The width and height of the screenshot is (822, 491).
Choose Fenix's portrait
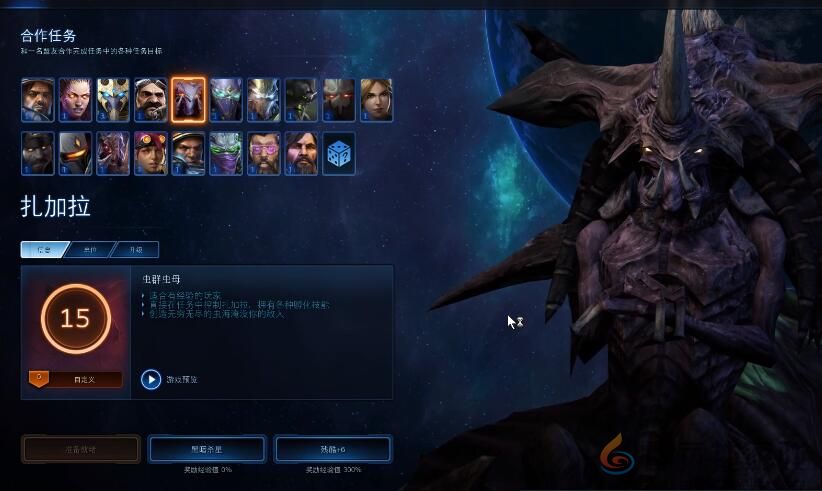tap(75, 154)
